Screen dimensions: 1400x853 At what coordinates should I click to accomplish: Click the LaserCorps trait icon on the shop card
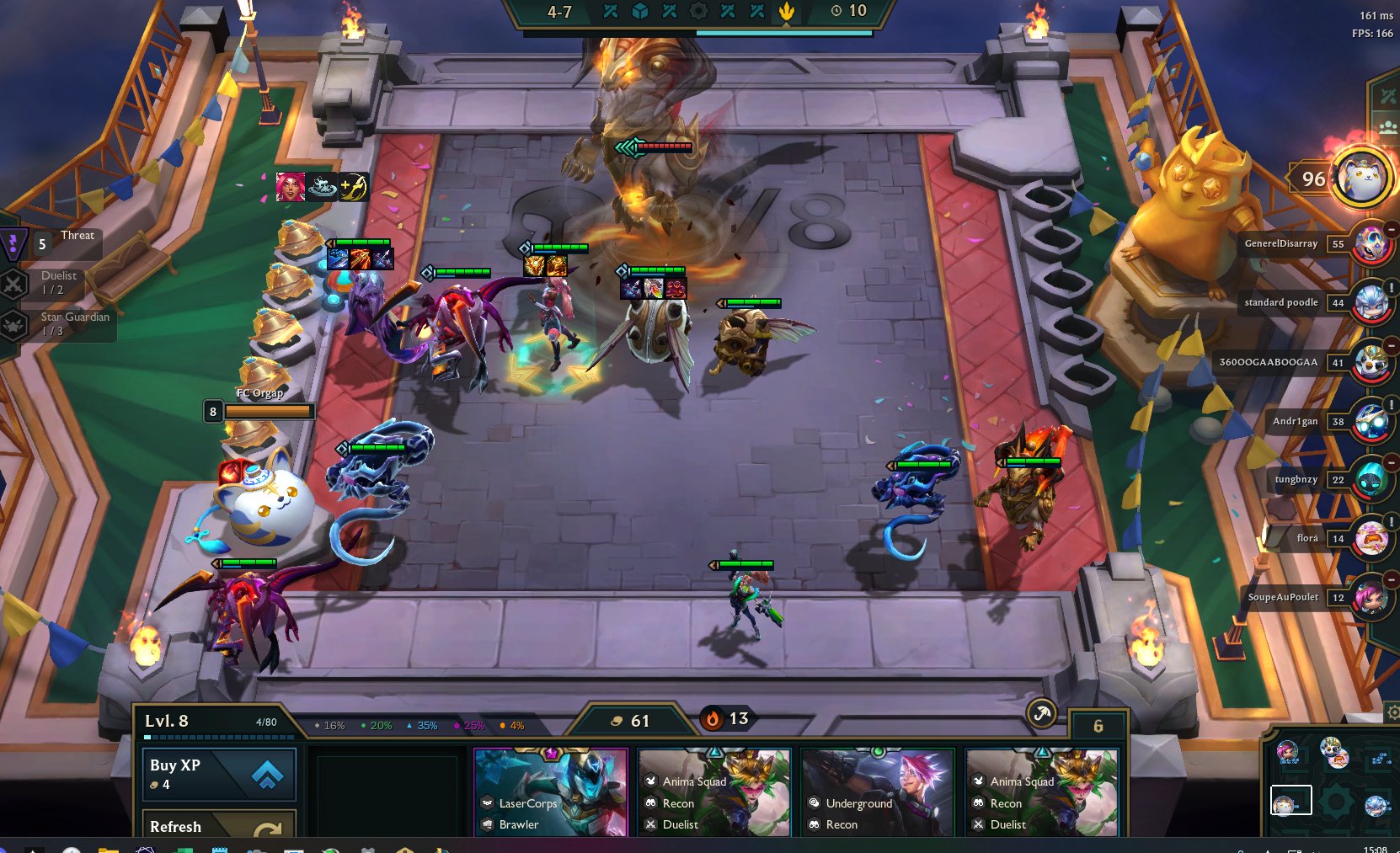(x=489, y=803)
